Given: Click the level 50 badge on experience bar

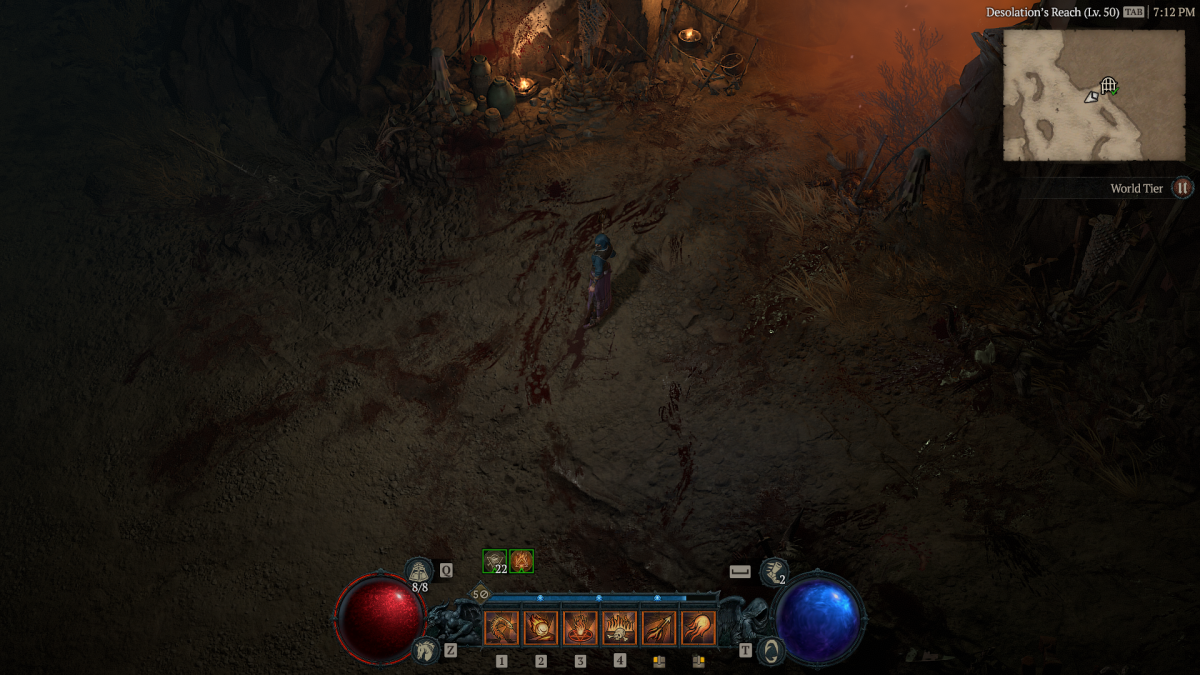Looking at the screenshot, I should tap(478, 594).
